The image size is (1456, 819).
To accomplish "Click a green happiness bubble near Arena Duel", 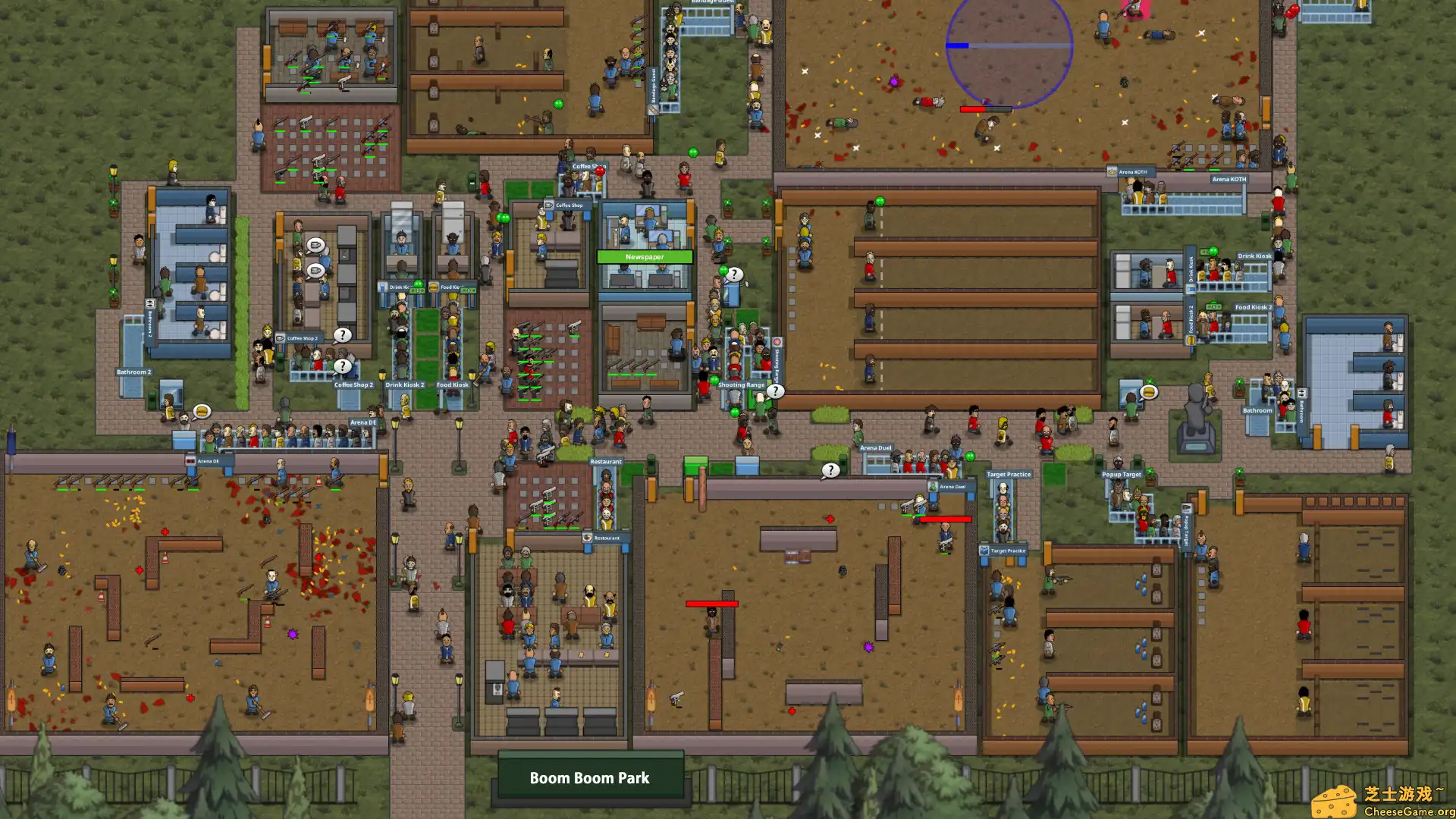I will click(x=970, y=457).
